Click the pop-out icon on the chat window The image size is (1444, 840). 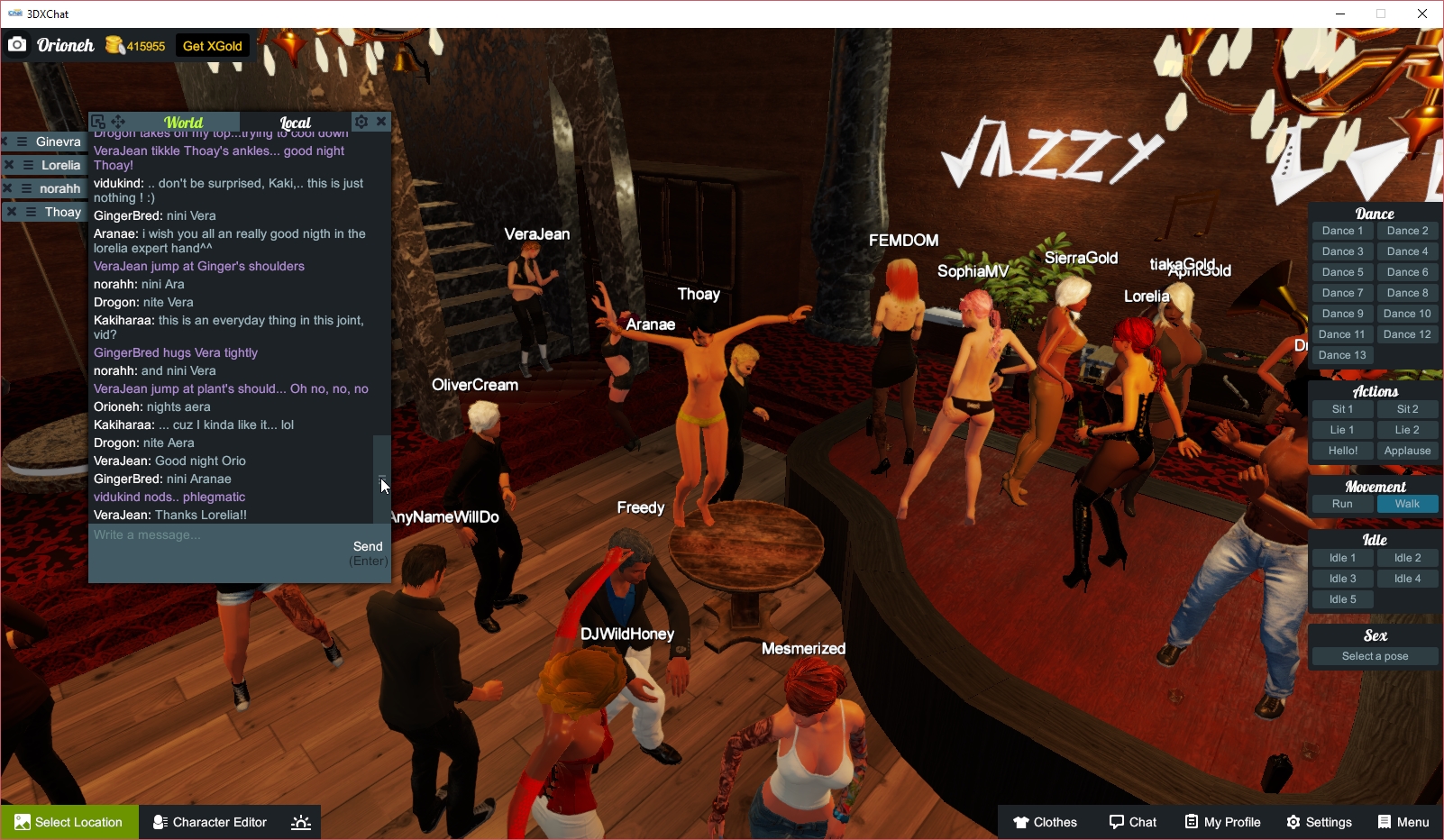point(96,120)
